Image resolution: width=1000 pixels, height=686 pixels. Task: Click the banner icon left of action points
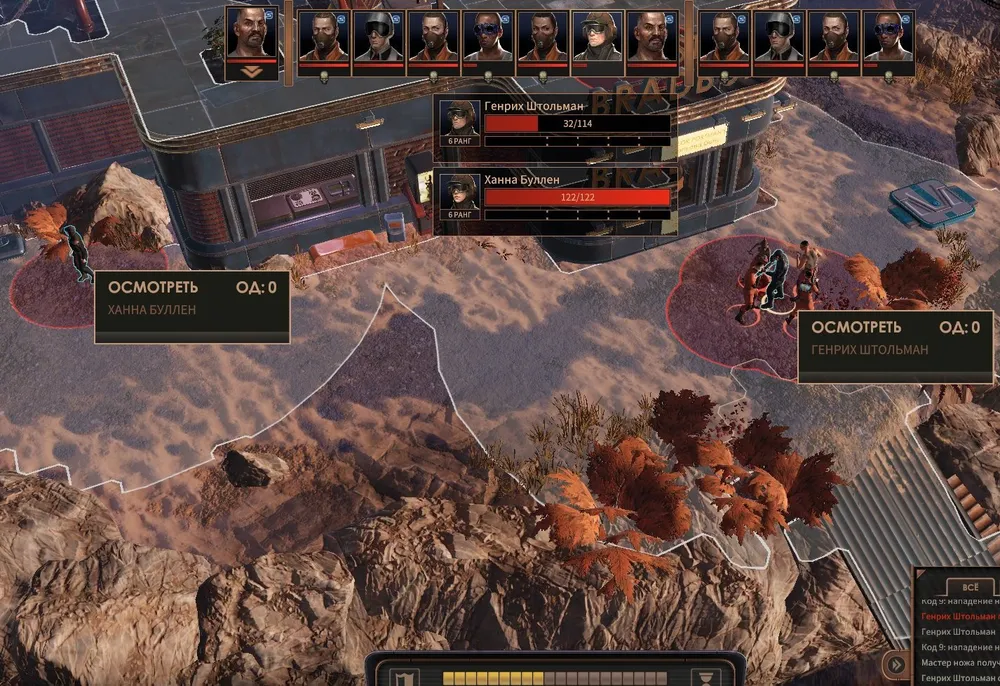[x=400, y=677]
